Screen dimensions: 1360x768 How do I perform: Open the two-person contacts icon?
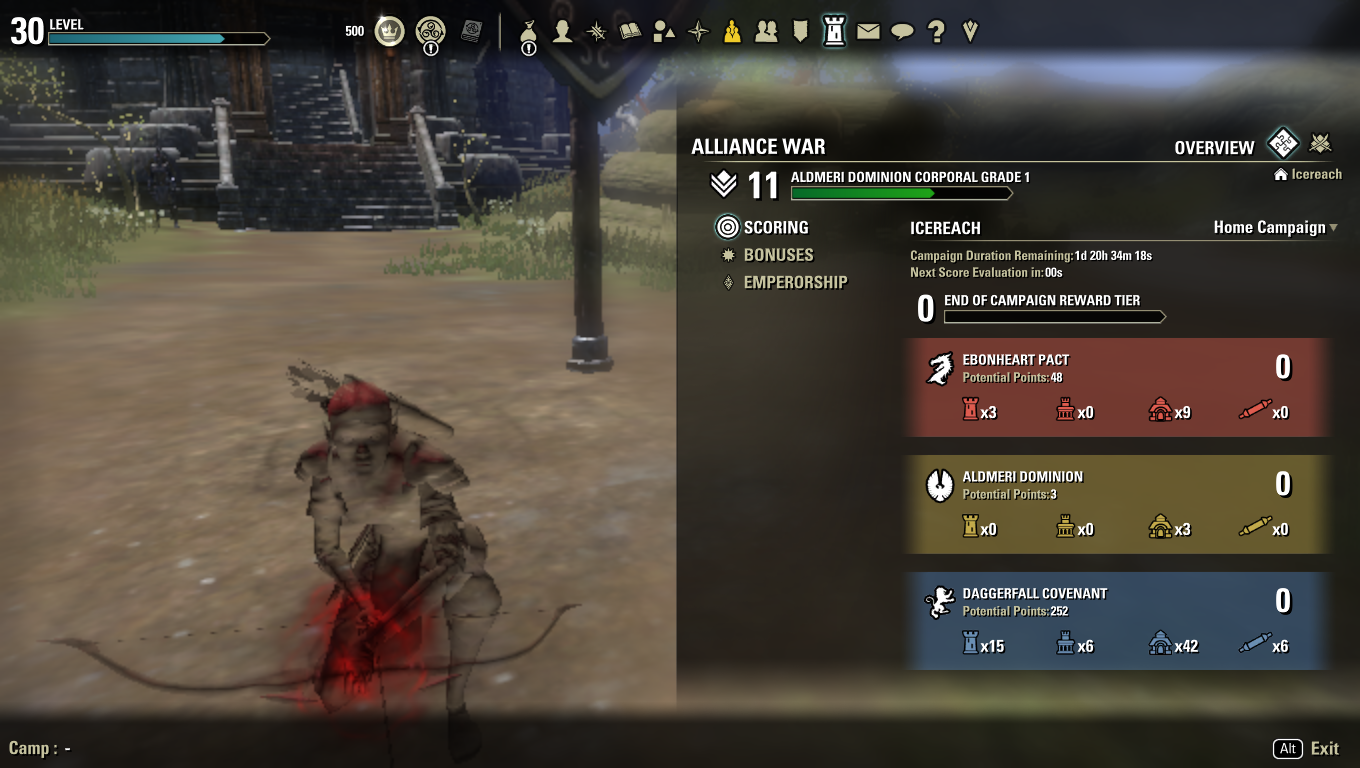(766, 32)
